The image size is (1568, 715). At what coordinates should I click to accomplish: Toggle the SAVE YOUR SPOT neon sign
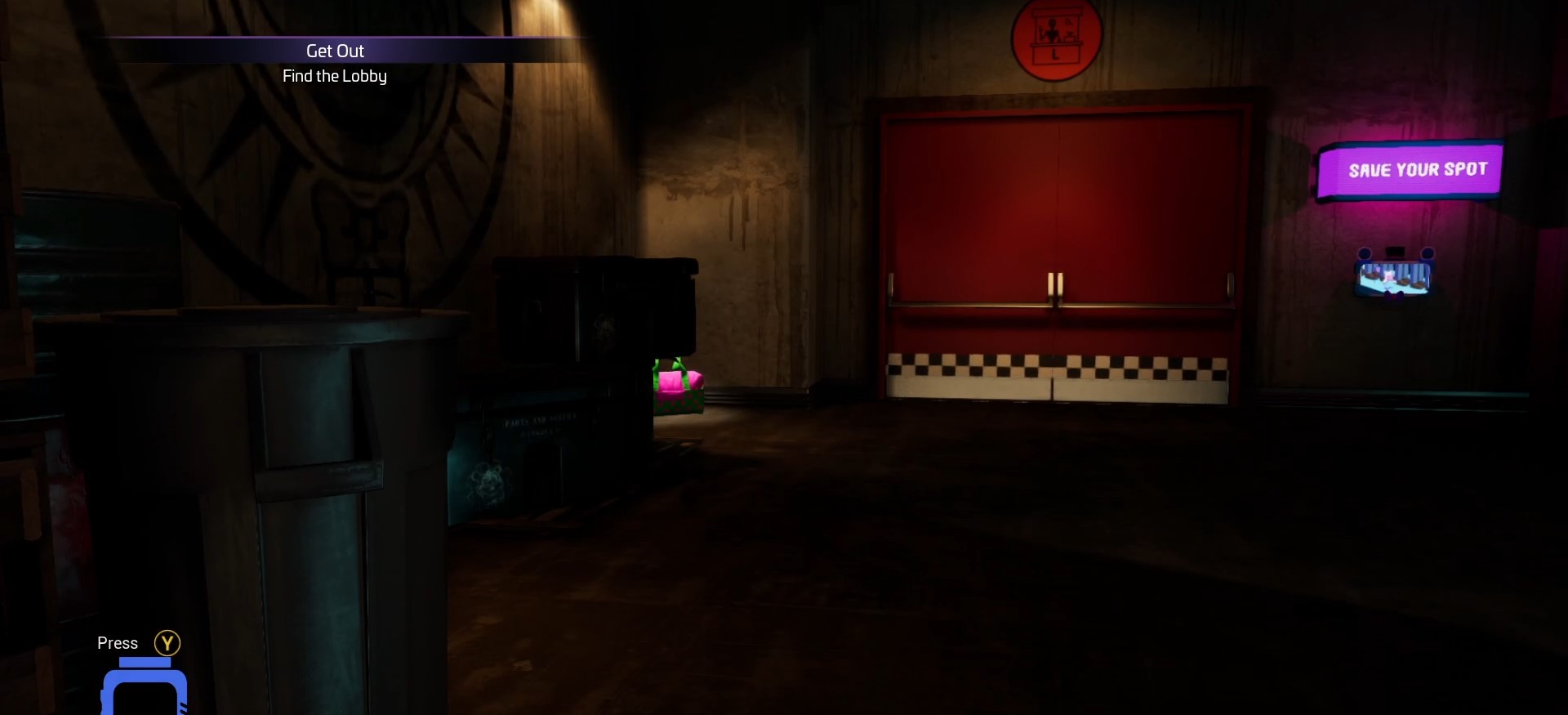[1414, 169]
